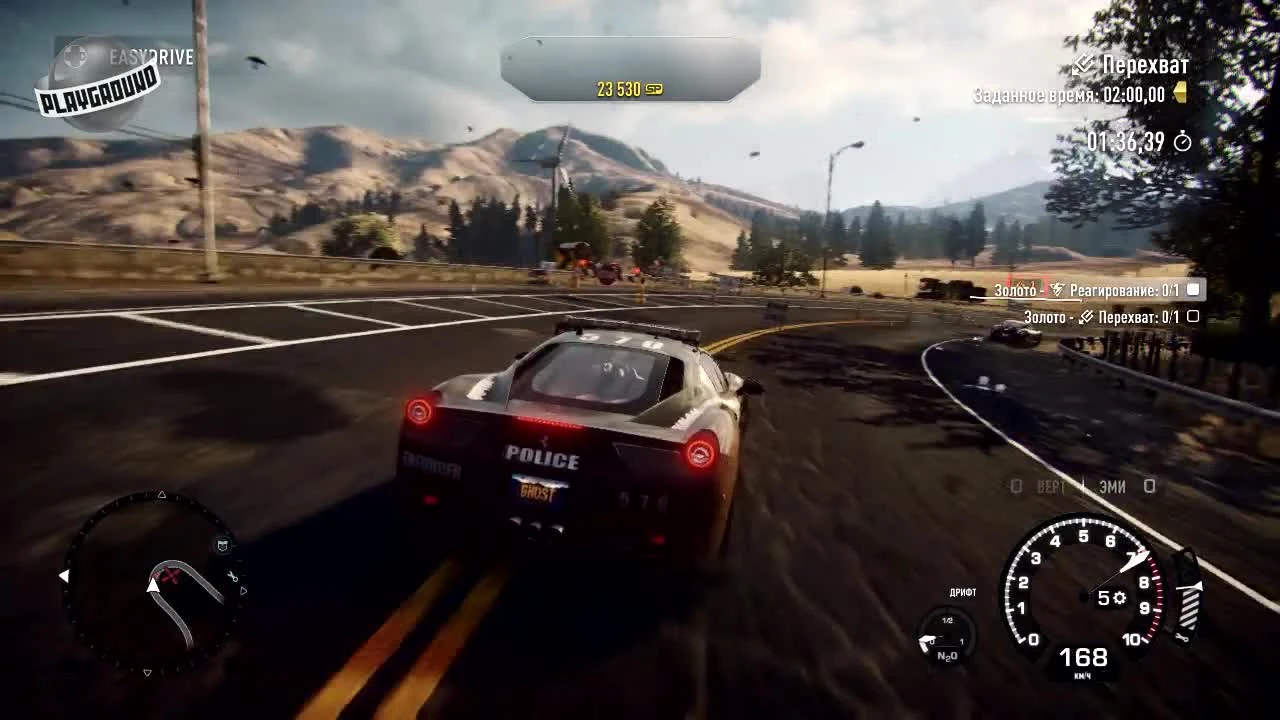Image resolution: width=1280 pixels, height=720 pixels.
Task: Toggle the Золото Реагирование completion checkbox
Action: click(x=1193, y=291)
